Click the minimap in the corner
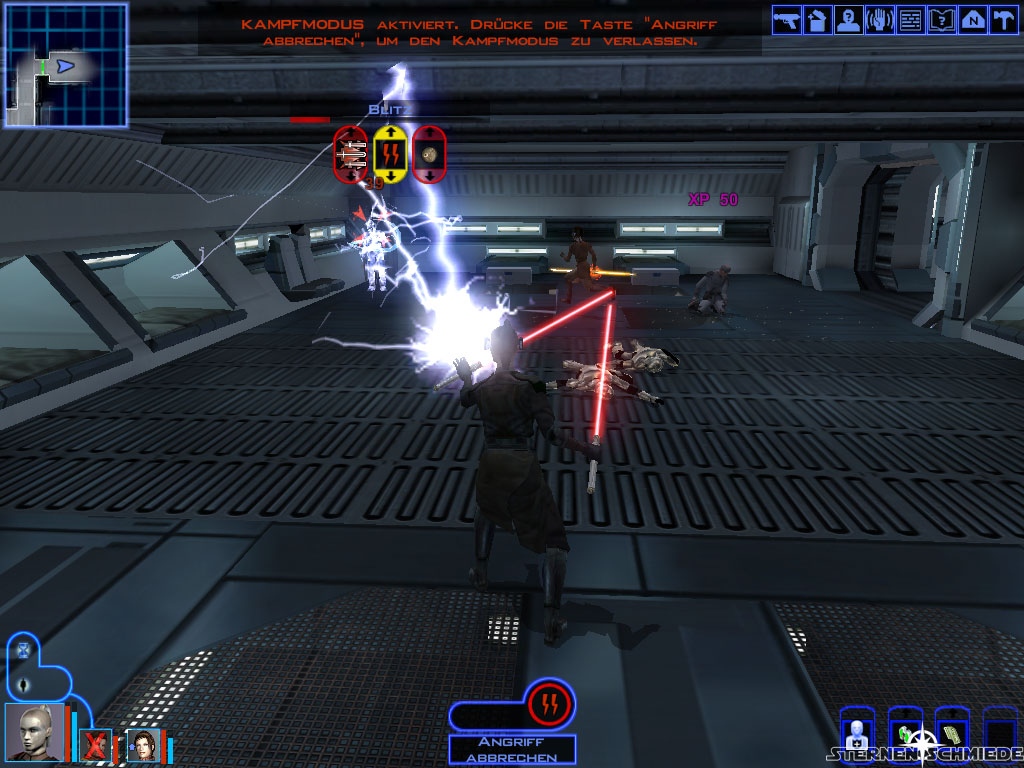Image resolution: width=1024 pixels, height=768 pixels. tap(66, 65)
